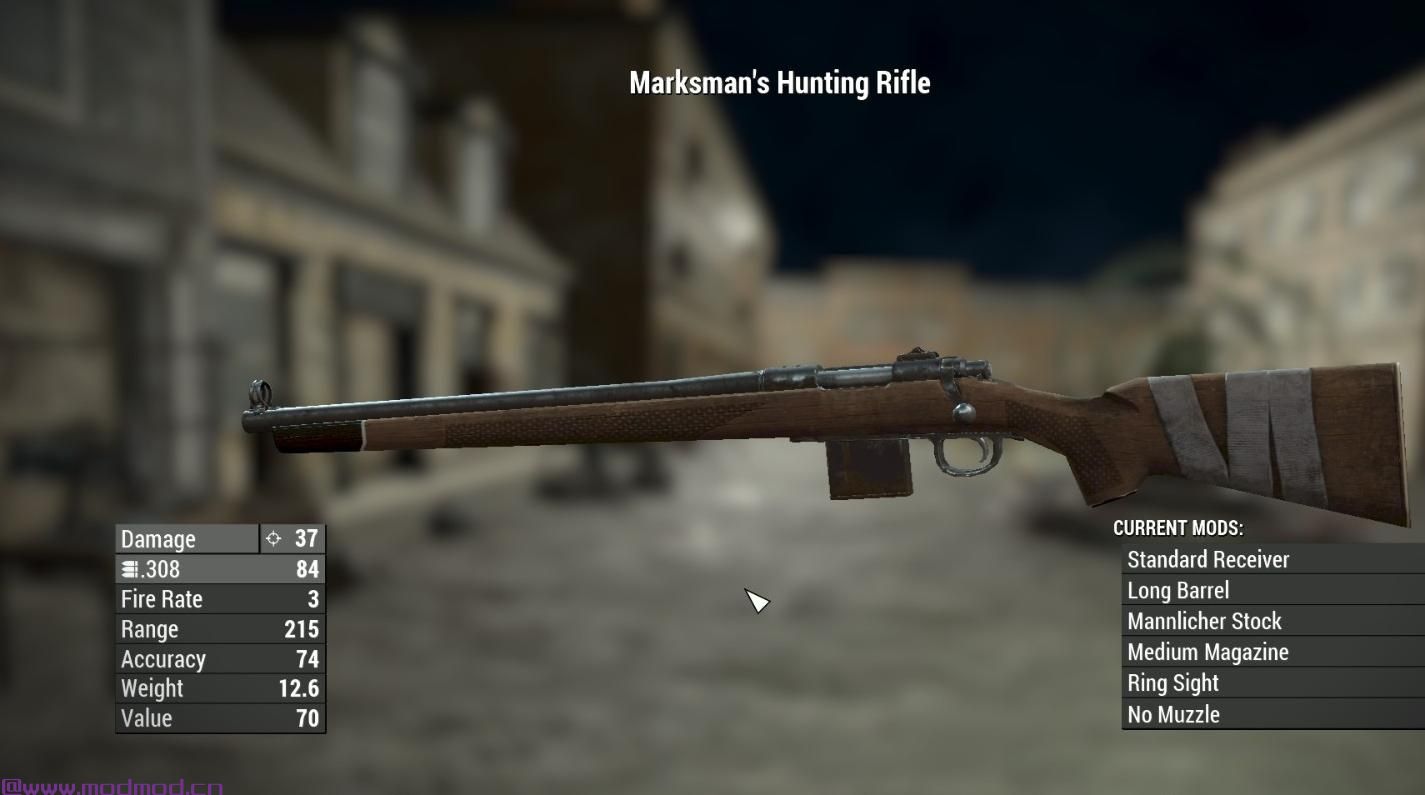Choose the No Muzzle mod entry

[x=1173, y=715]
